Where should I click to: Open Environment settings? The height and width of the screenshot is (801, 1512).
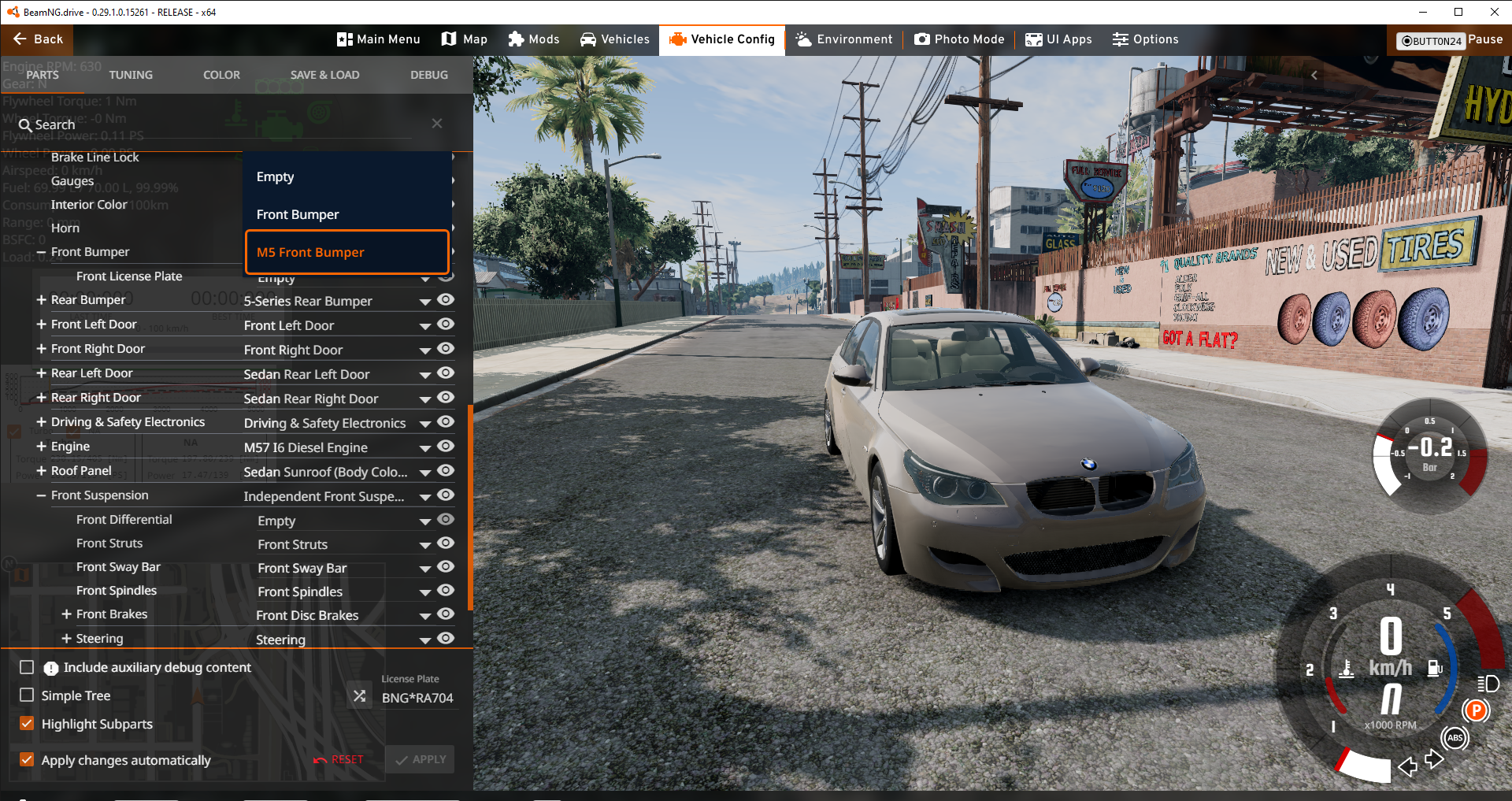tap(844, 39)
